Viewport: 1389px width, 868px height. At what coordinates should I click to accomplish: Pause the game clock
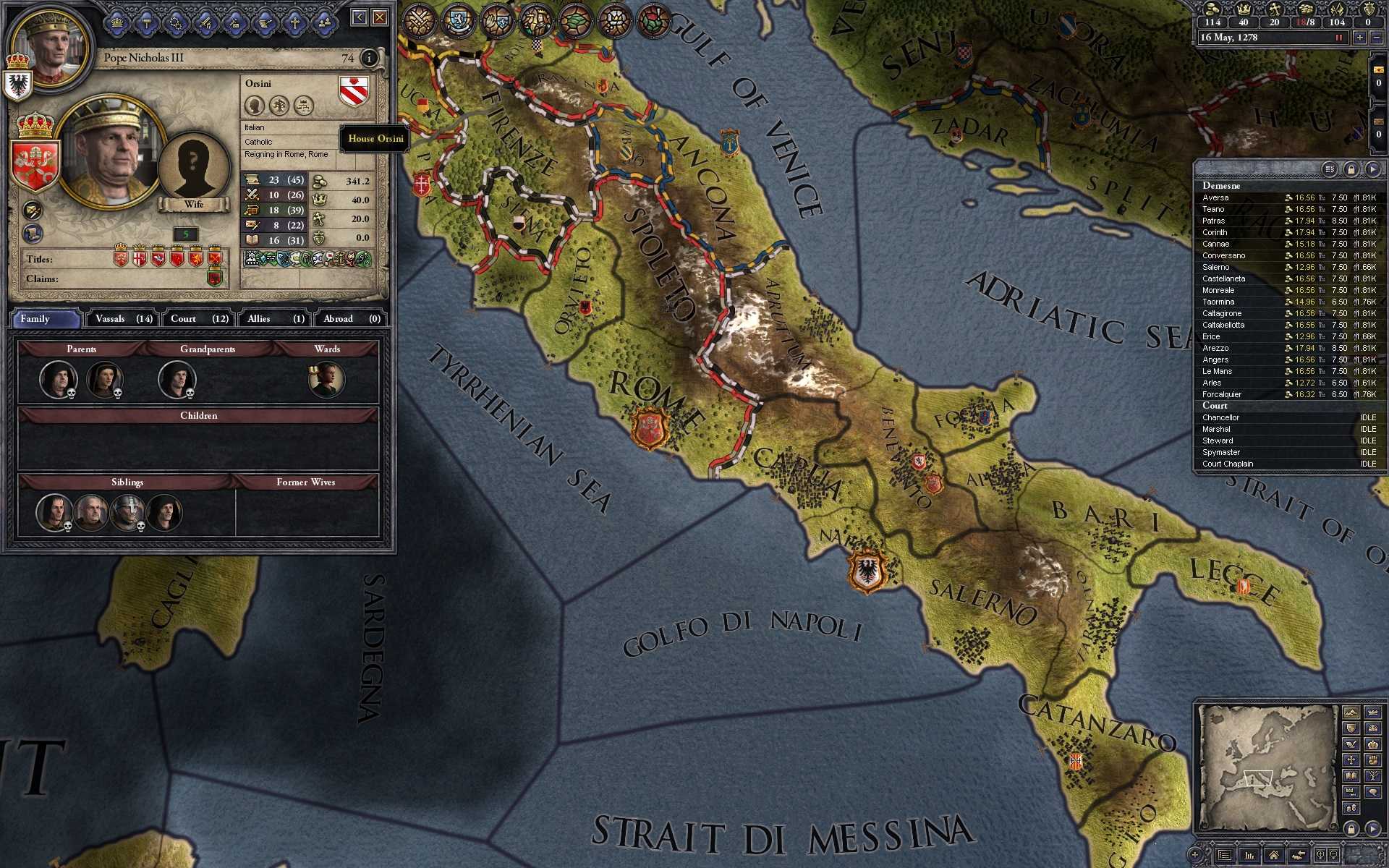click(1339, 37)
